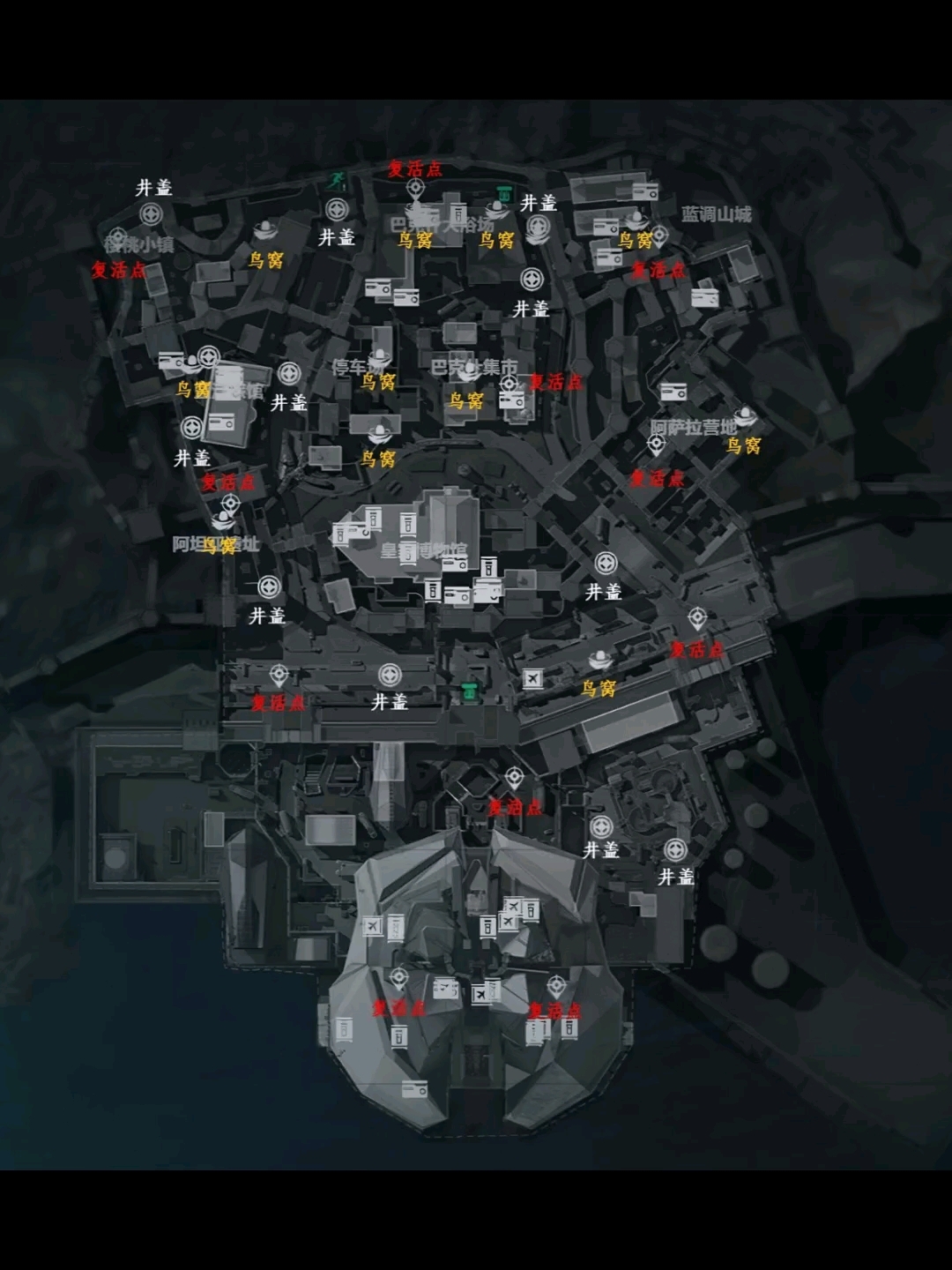Click the 蓝调山城 location label

[716, 214]
